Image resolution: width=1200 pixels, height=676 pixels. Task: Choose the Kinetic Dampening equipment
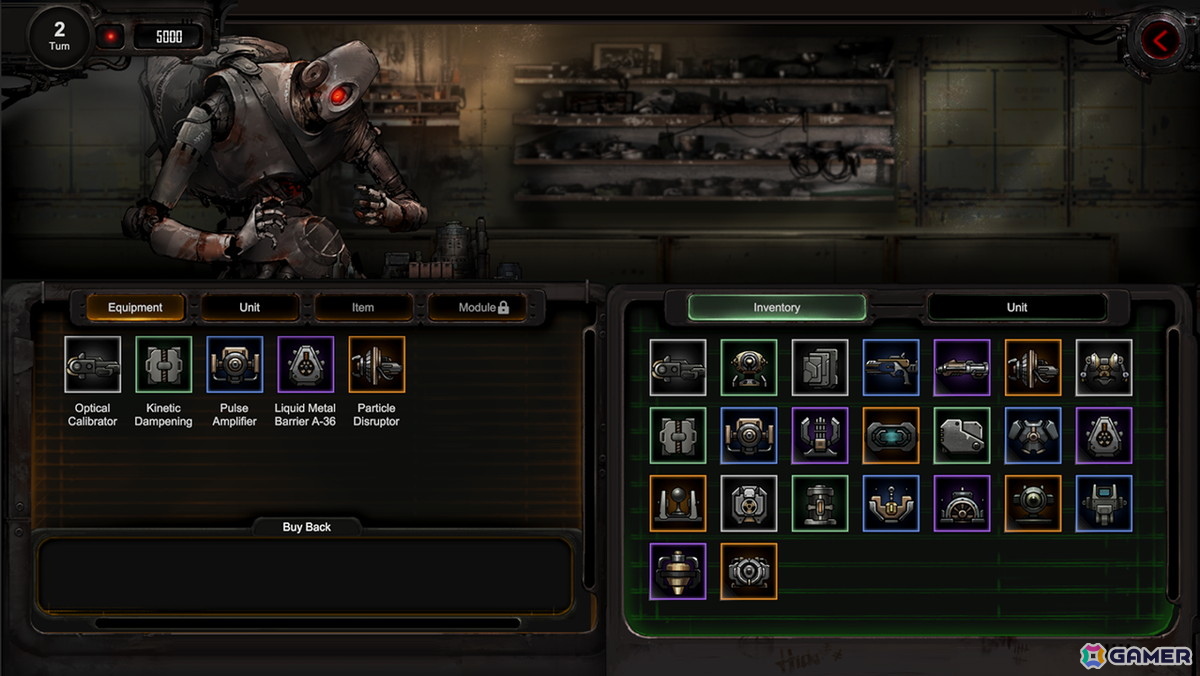164,364
